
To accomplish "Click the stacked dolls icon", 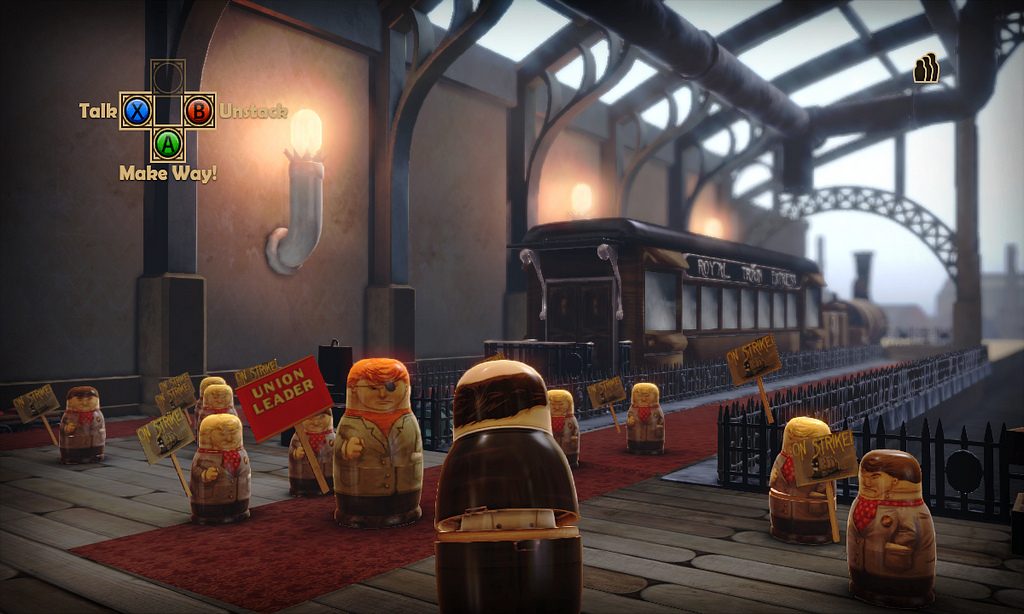I will click(x=926, y=67).
